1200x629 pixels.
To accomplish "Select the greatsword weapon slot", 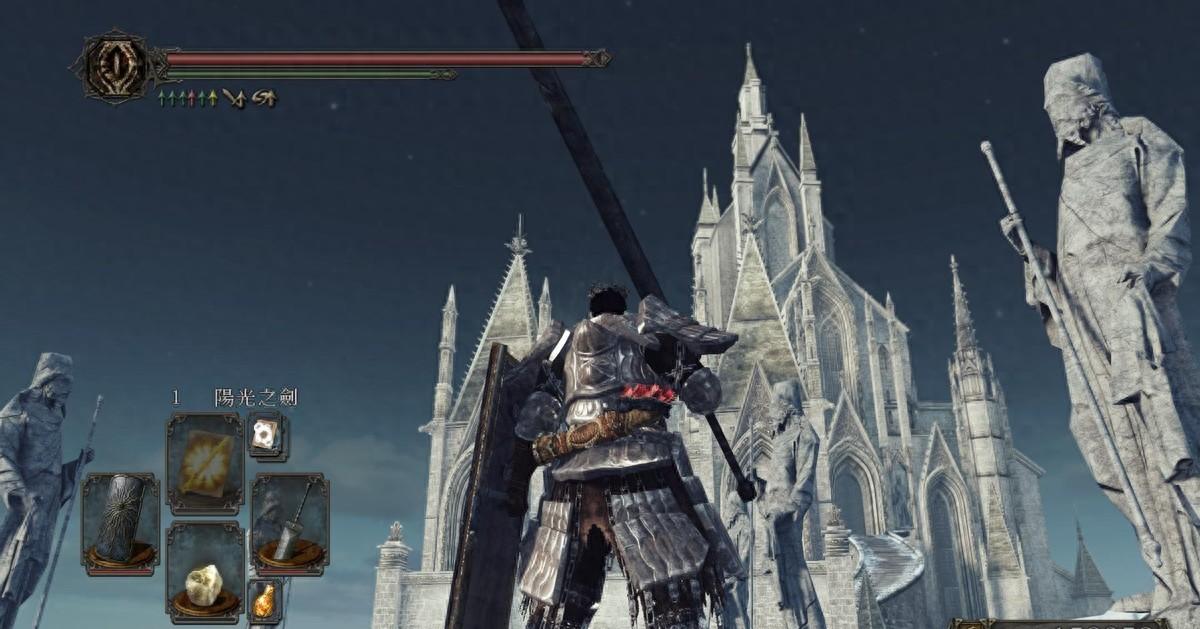I will point(289,523).
